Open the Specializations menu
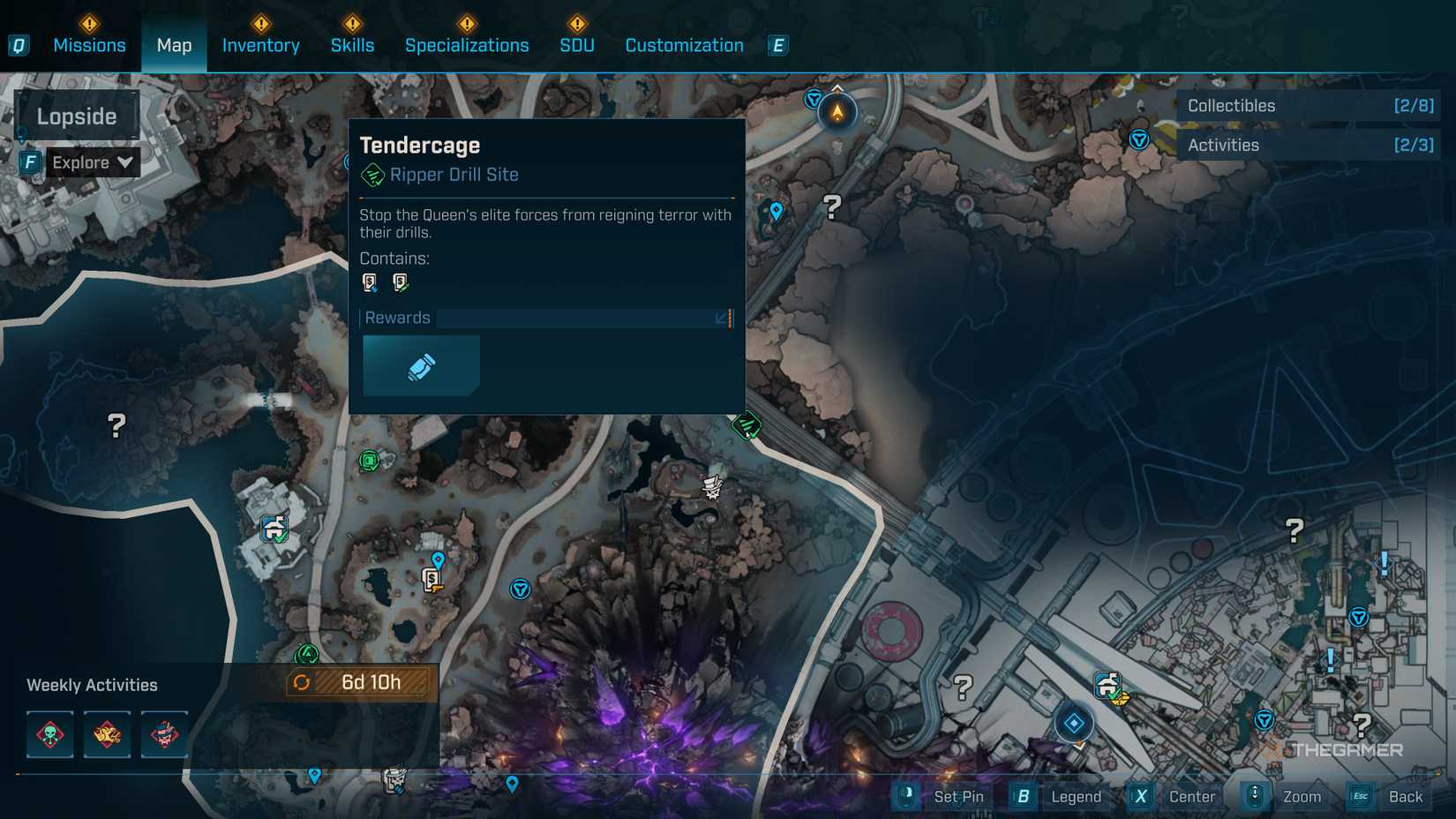The width and height of the screenshot is (1456, 819). click(x=468, y=45)
